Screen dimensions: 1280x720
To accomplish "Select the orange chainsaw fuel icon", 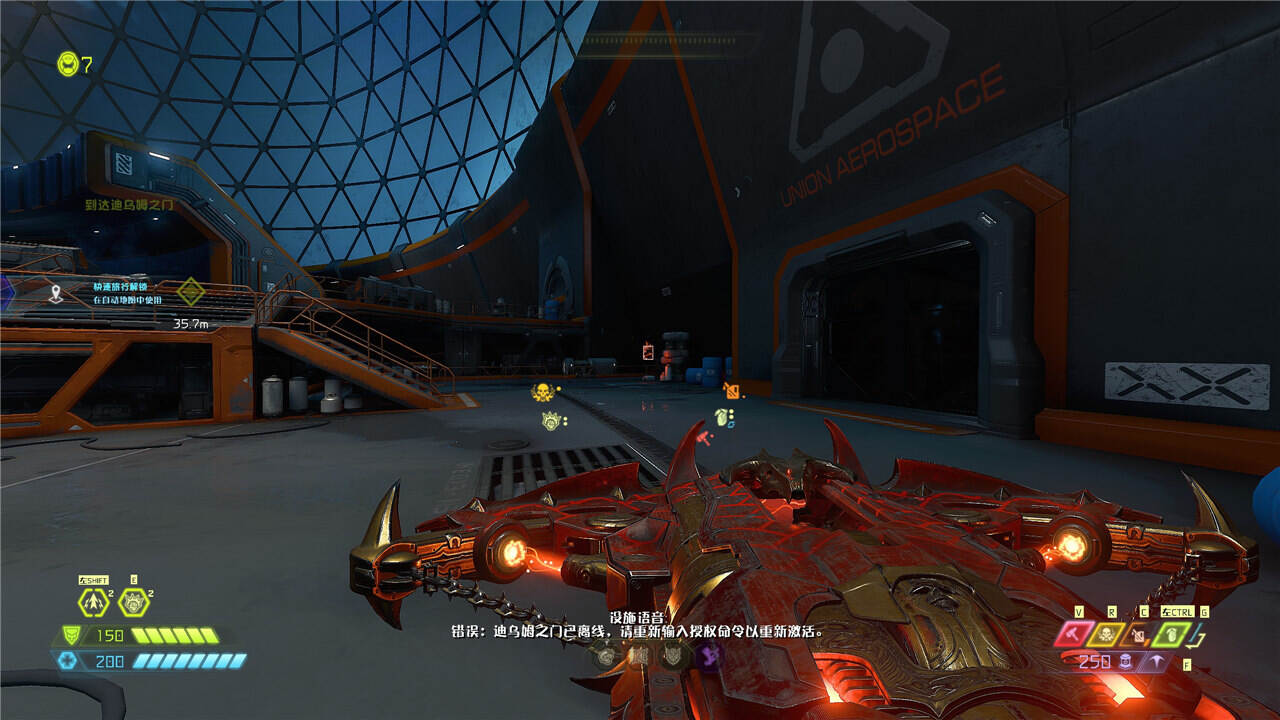I will 1137,633.
